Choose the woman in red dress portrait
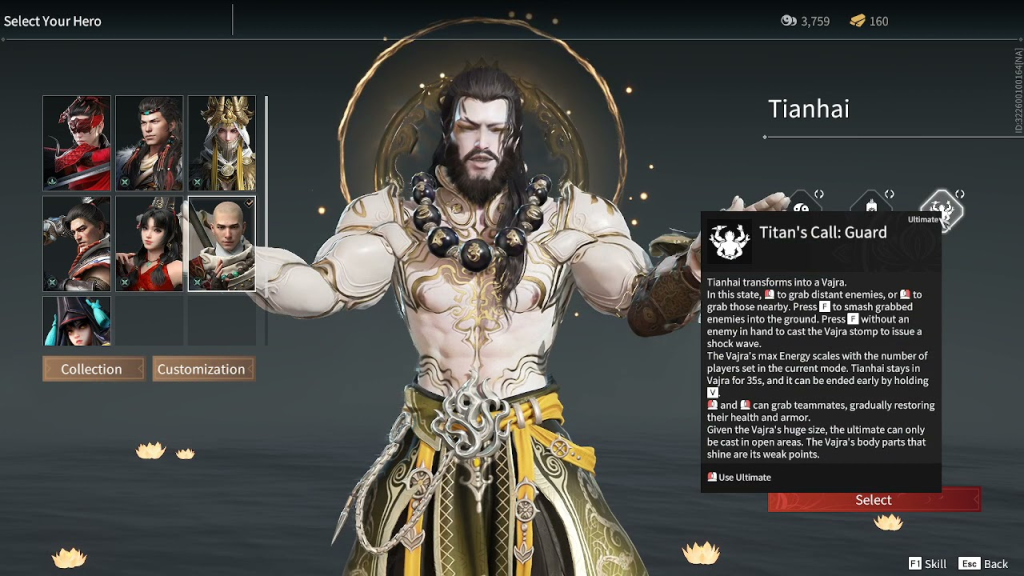 coord(149,243)
